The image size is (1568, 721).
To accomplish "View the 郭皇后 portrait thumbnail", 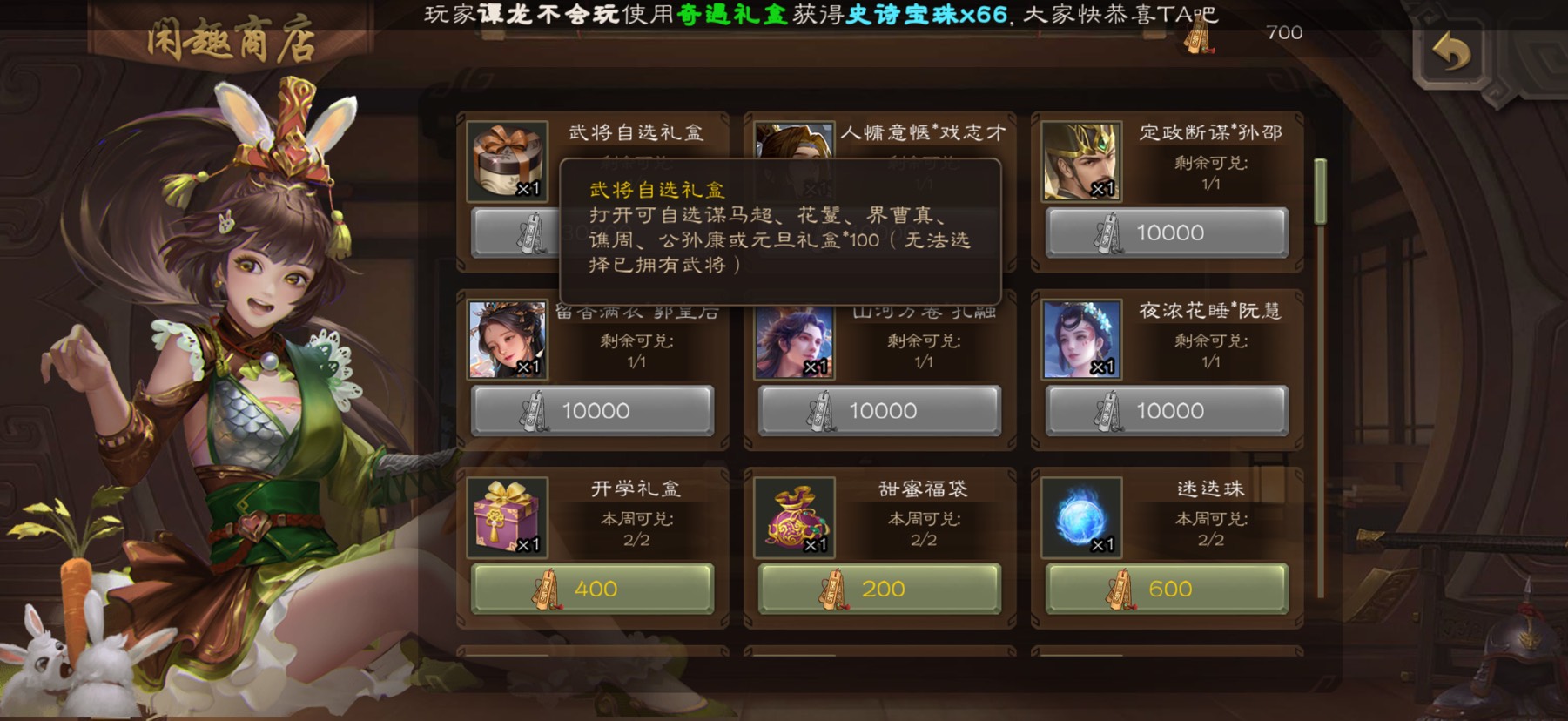I will tap(507, 340).
